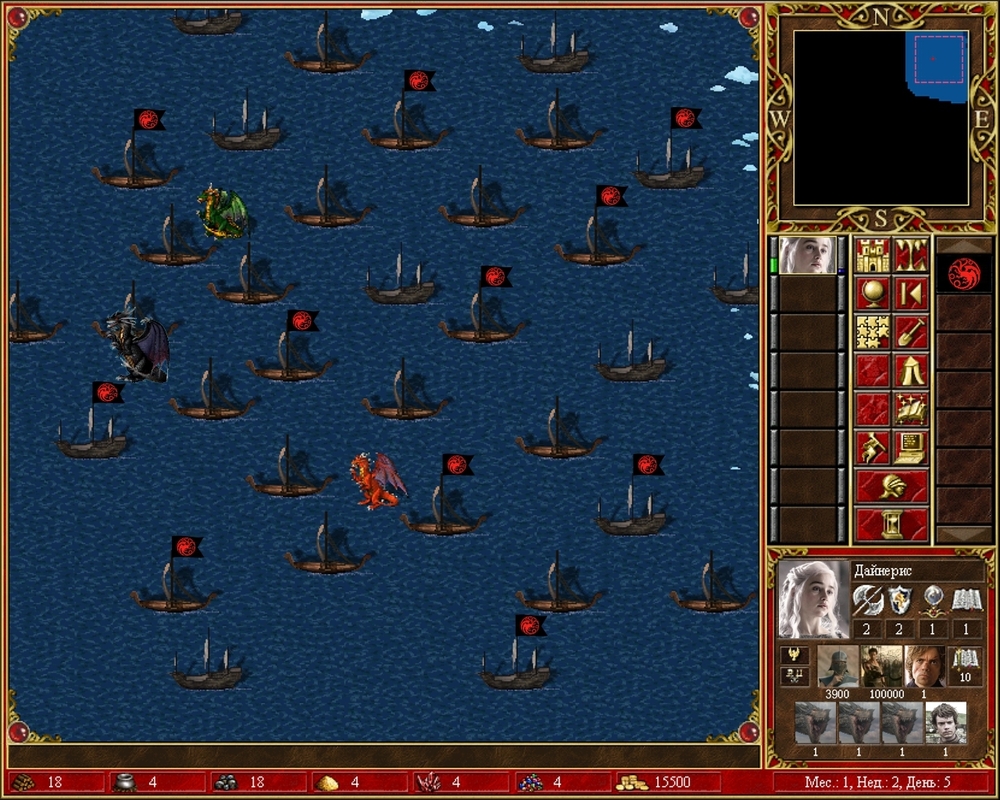Open system options with the computer button
This screenshot has height=800, width=1000.
(x=911, y=446)
